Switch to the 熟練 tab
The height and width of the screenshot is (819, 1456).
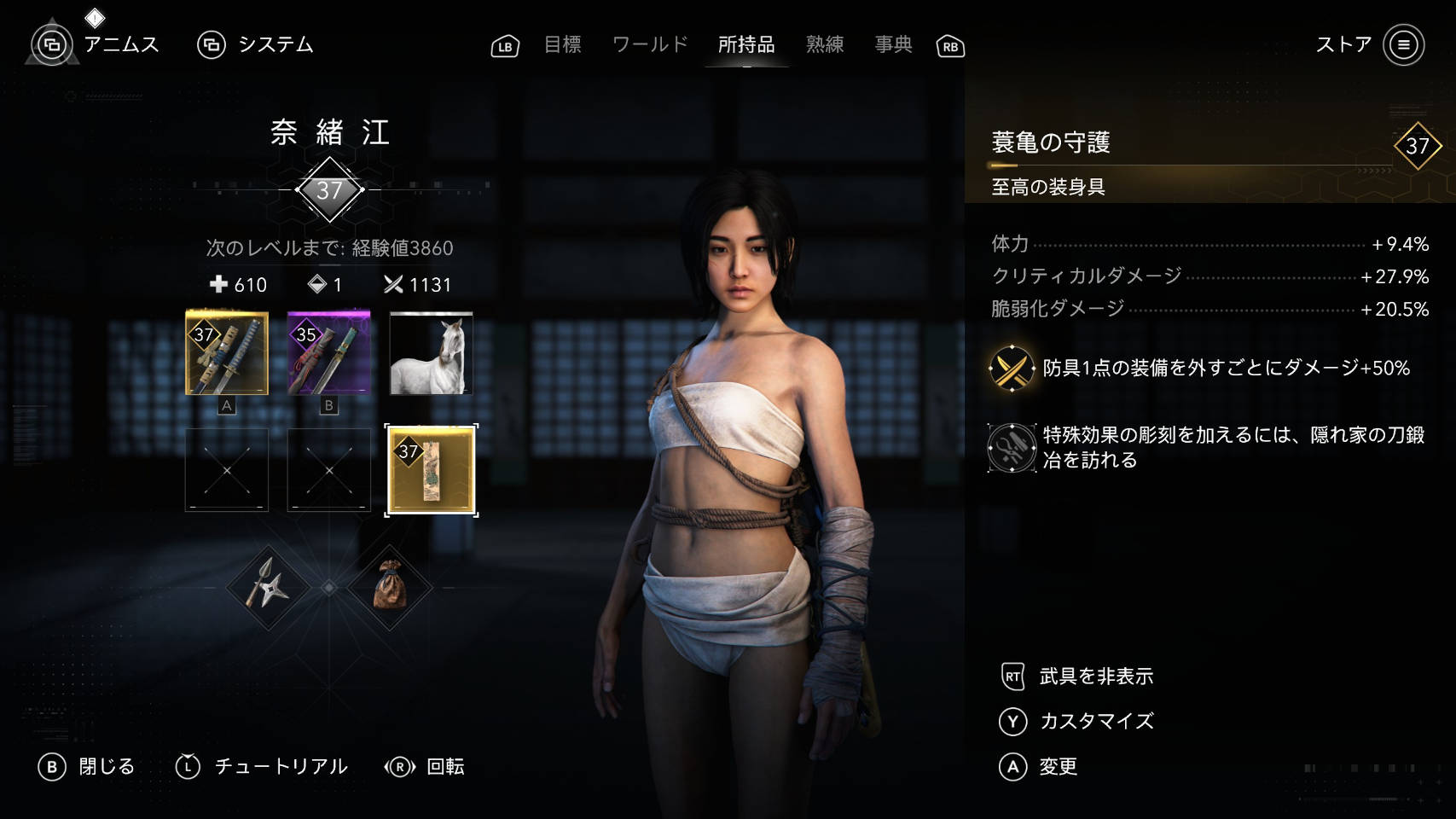[x=824, y=44]
